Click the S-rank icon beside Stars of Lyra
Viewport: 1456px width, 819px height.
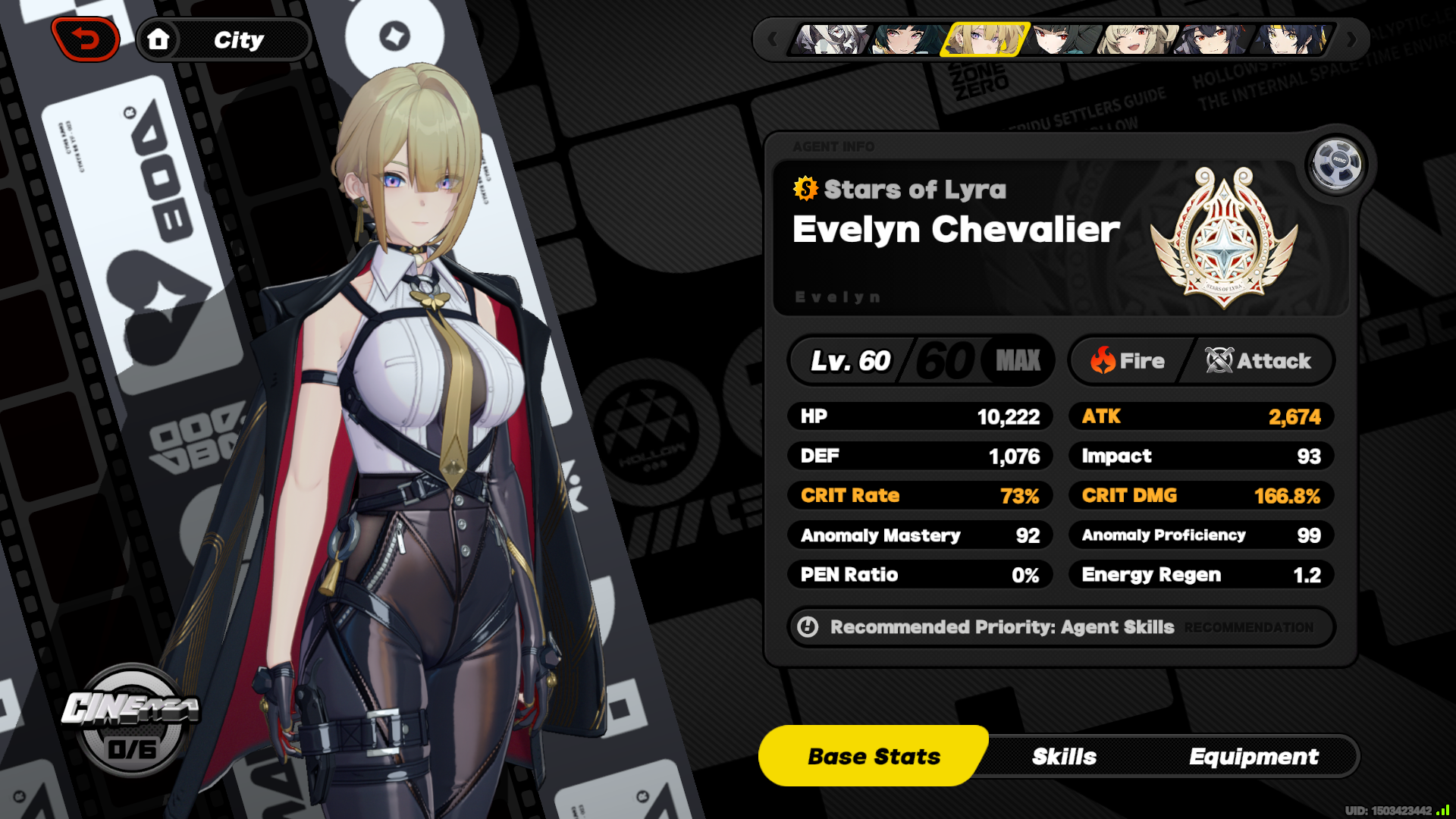pyautogui.click(x=805, y=190)
